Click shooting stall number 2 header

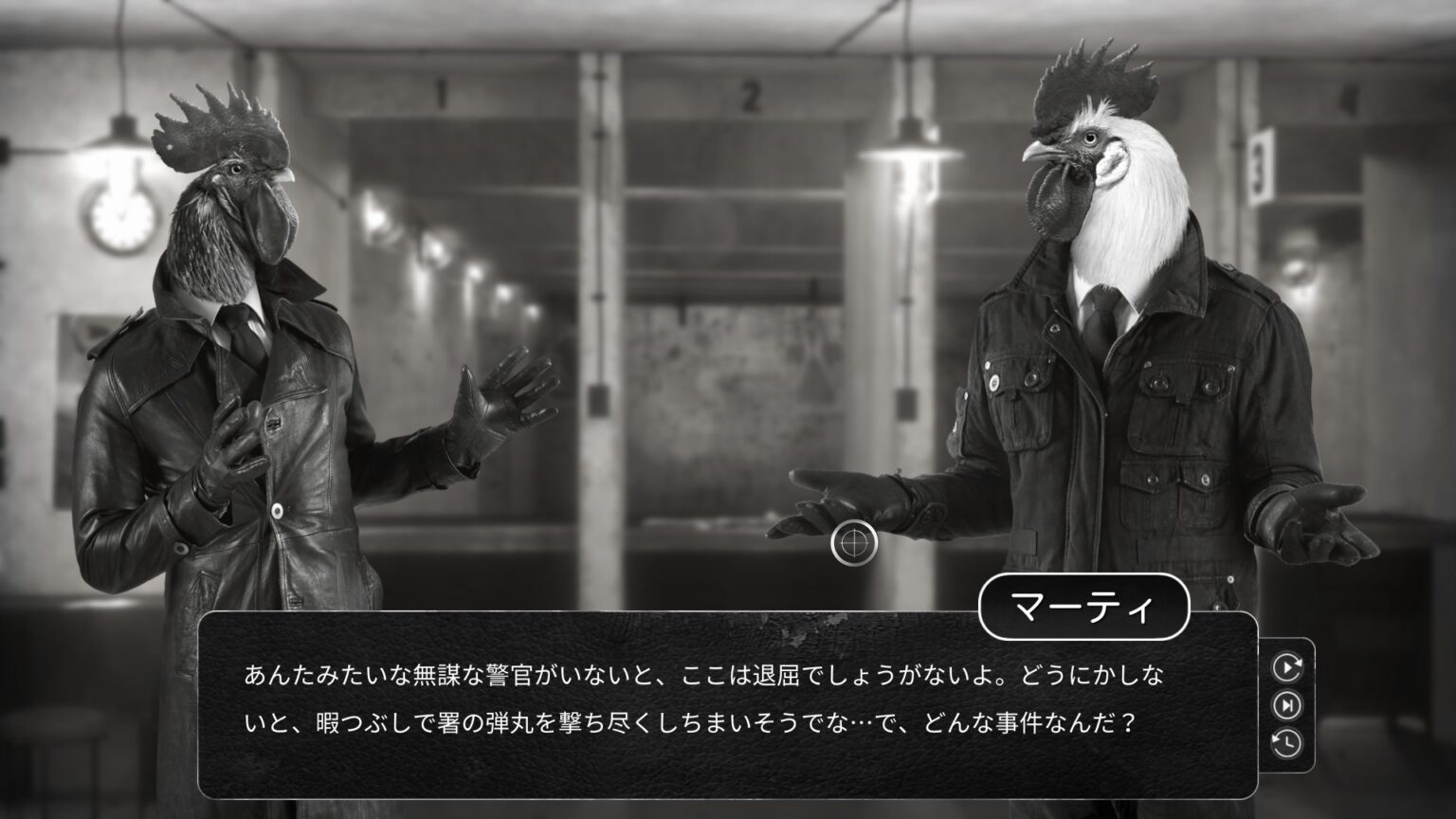tap(753, 95)
